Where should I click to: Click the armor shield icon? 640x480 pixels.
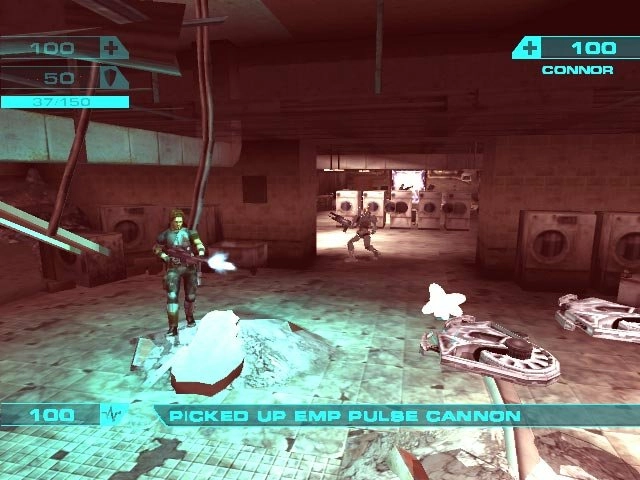(x=109, y=78)
